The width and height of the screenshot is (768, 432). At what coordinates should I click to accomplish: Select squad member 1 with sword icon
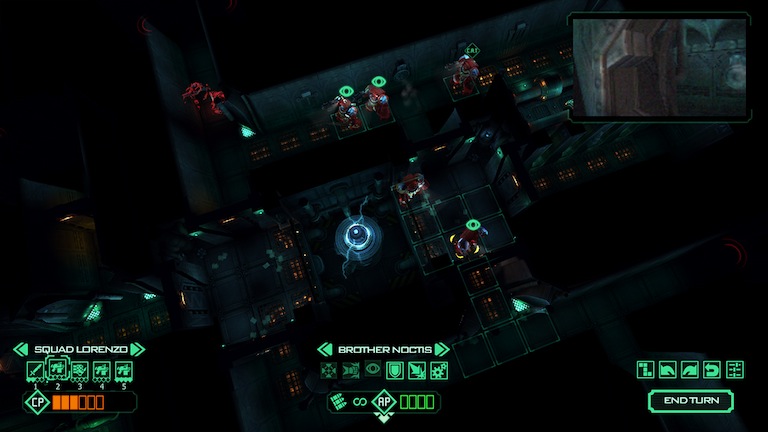pyautogui.click(x=35, y=371)
